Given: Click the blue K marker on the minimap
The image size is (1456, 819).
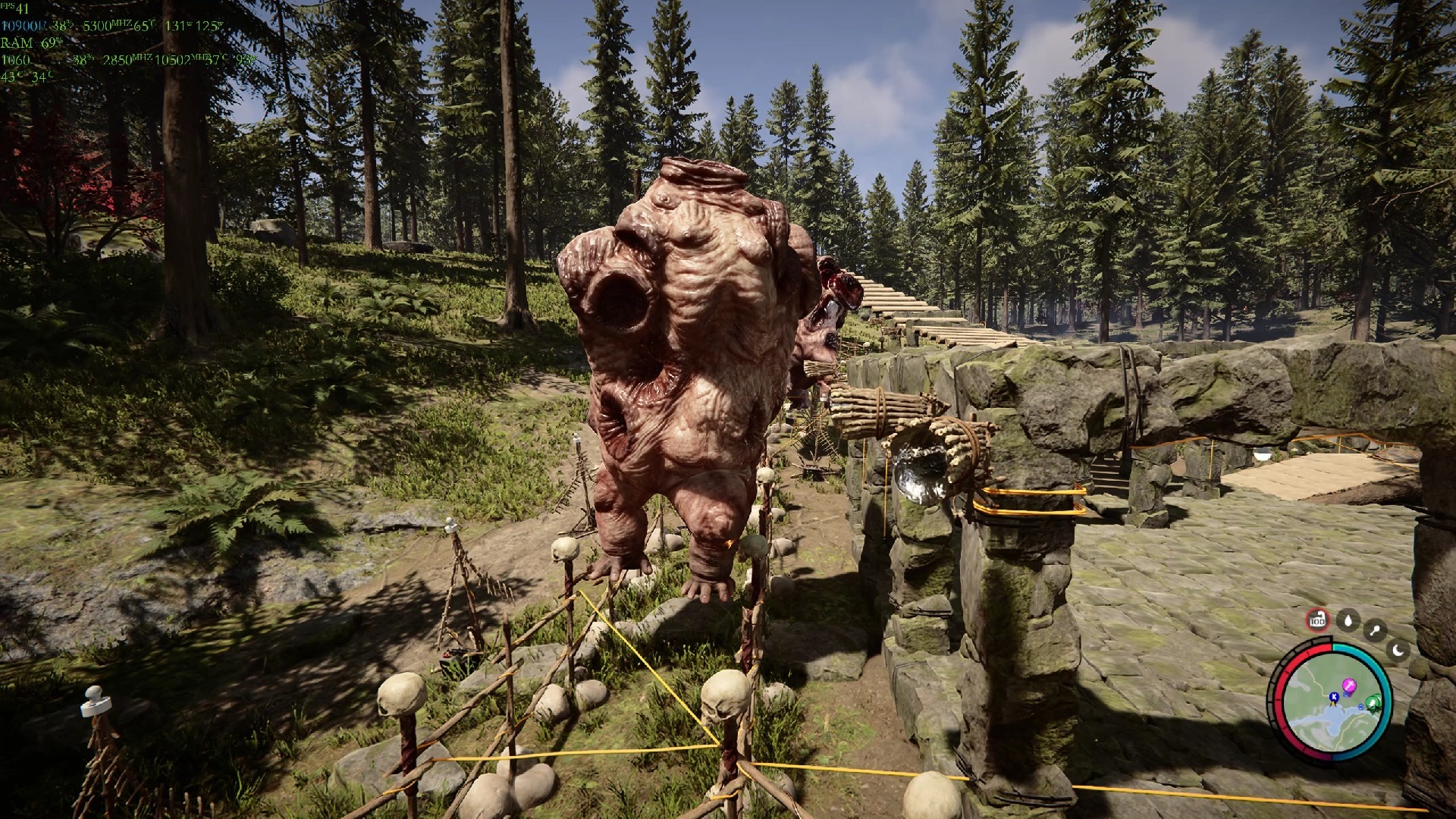Looking at the screenshot, I should (1334, 697).
